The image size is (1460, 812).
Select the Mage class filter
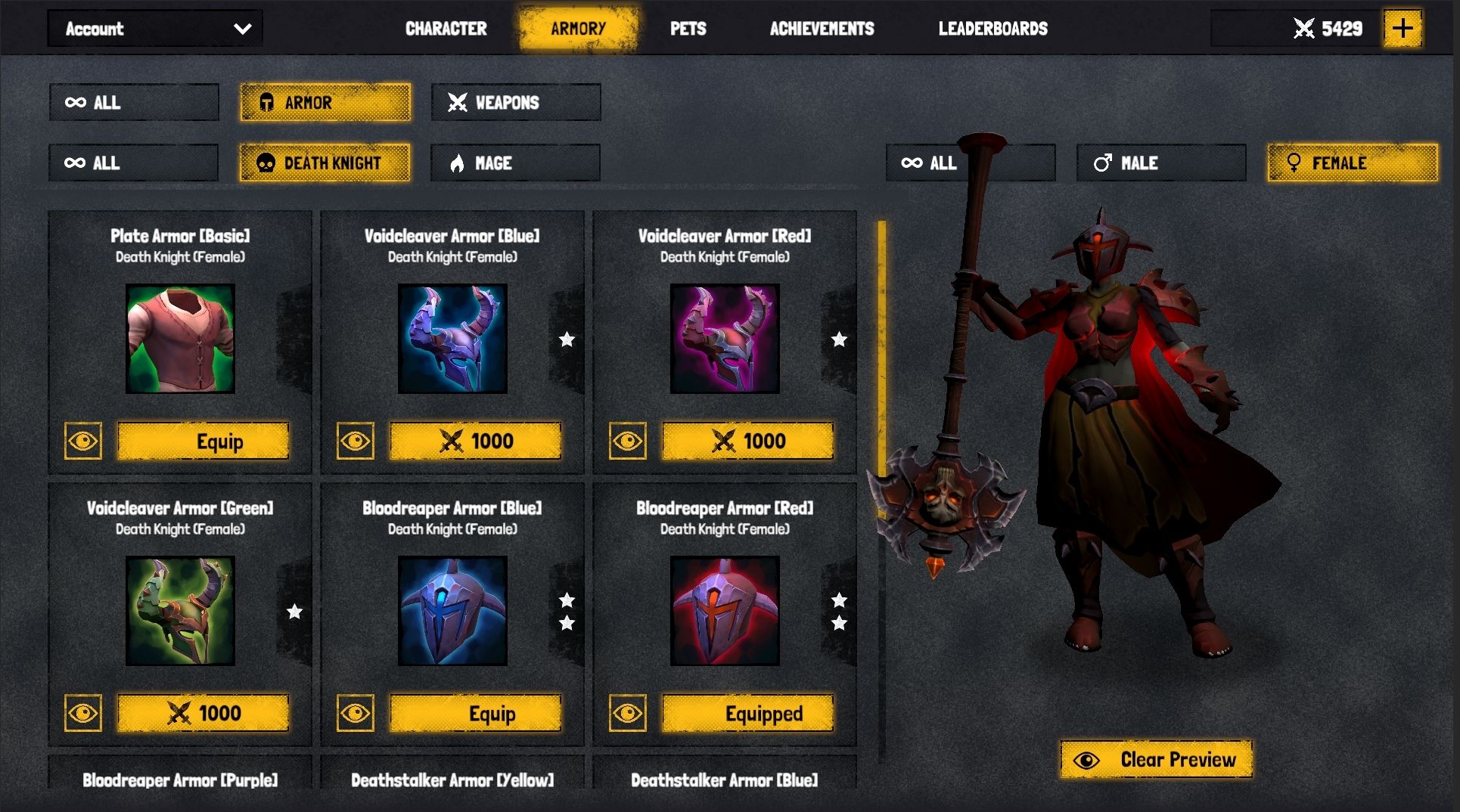[515, 163]
